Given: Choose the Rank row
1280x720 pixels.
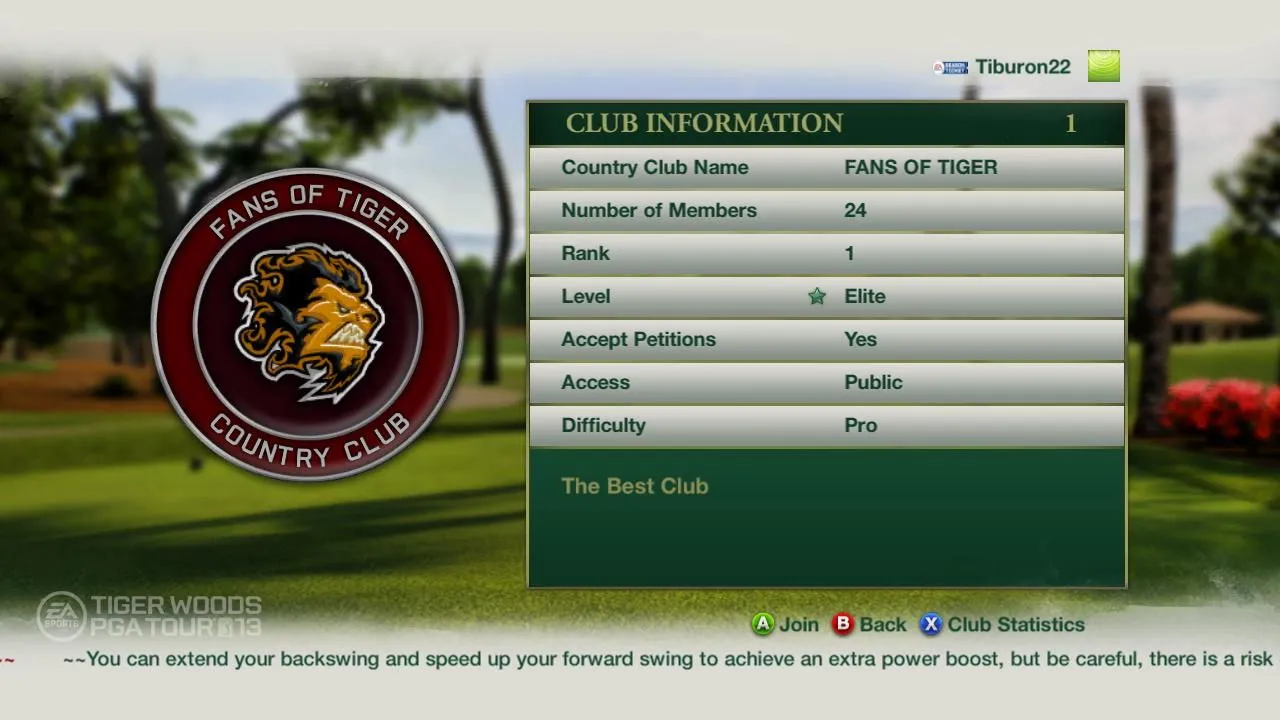Looking at the screenshot, I should point(826,254).
